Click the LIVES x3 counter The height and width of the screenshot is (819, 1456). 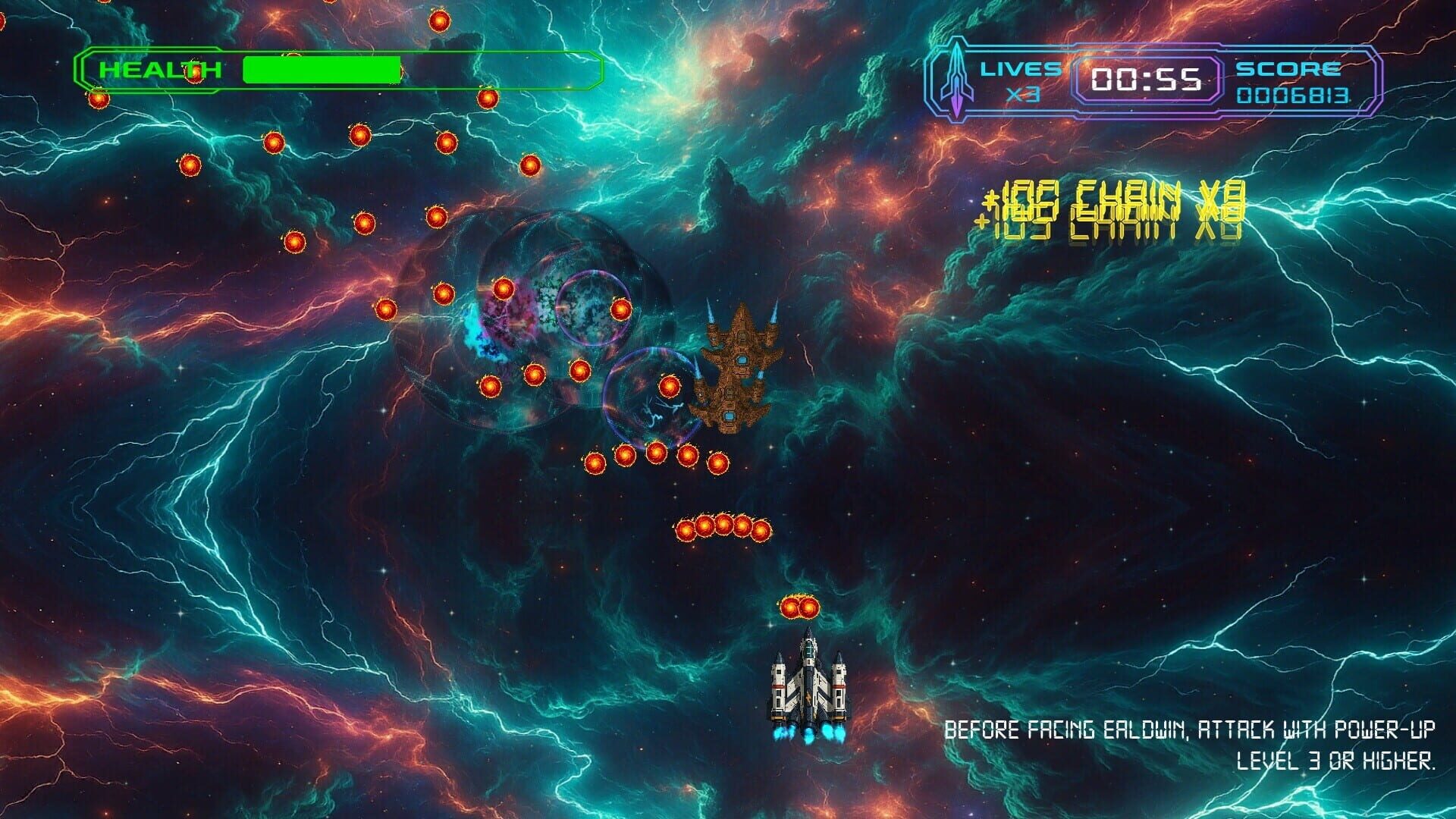point(1021,78)
